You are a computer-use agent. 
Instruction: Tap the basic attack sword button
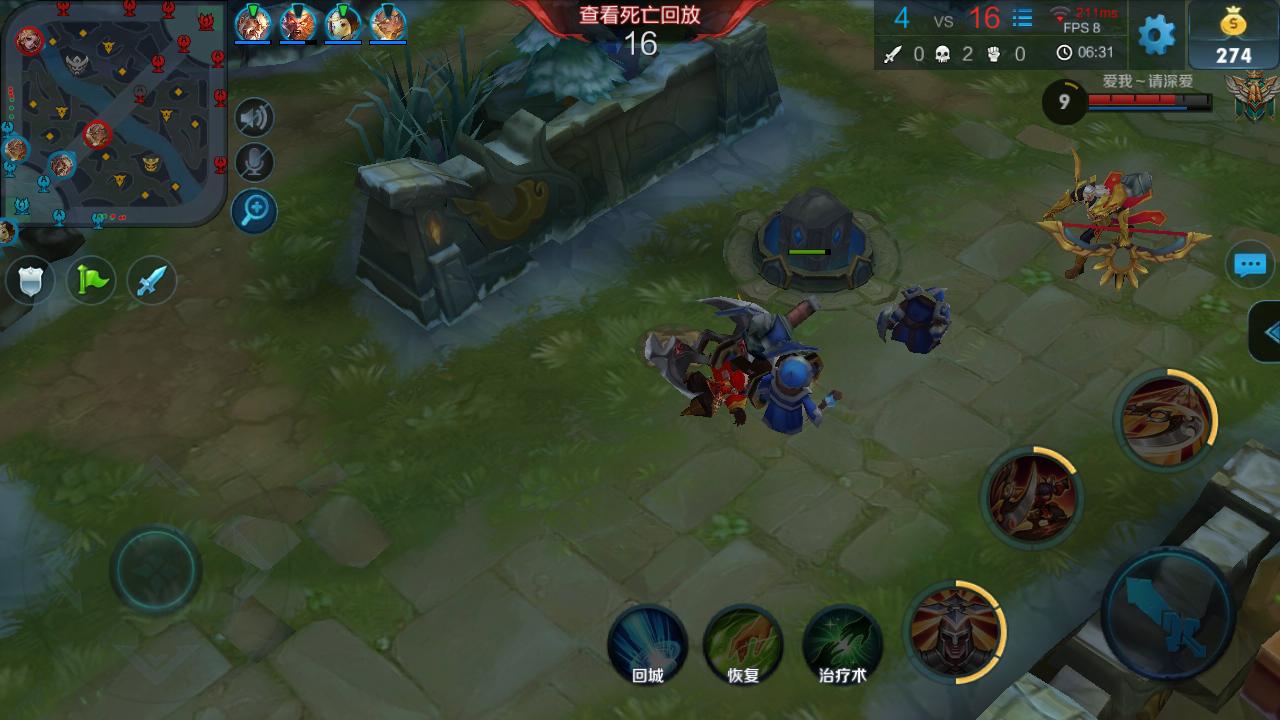click(1167, 613)
